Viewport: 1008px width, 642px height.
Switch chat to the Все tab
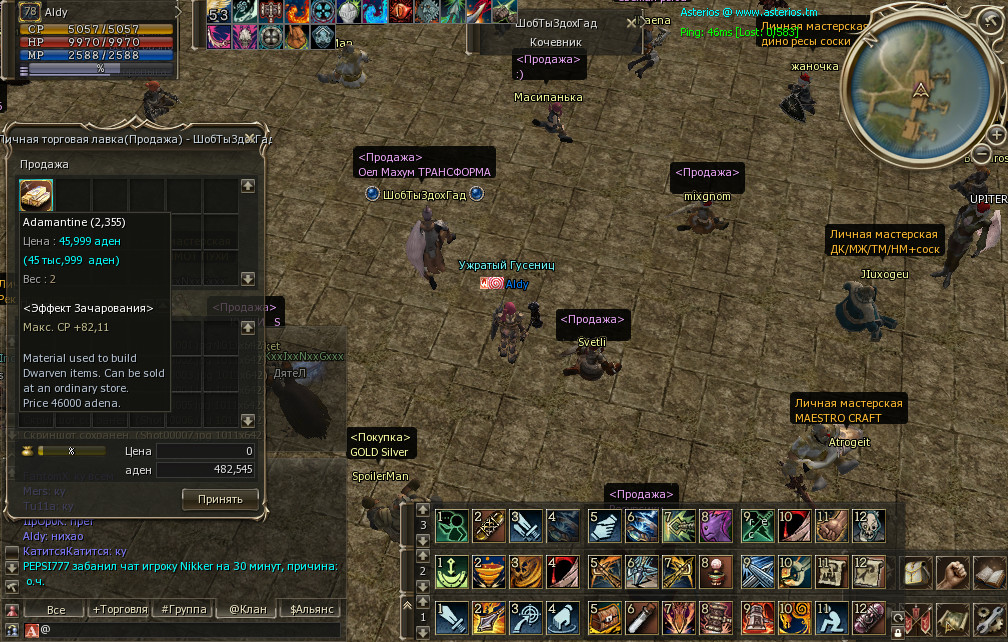click(x=56, y=609)
